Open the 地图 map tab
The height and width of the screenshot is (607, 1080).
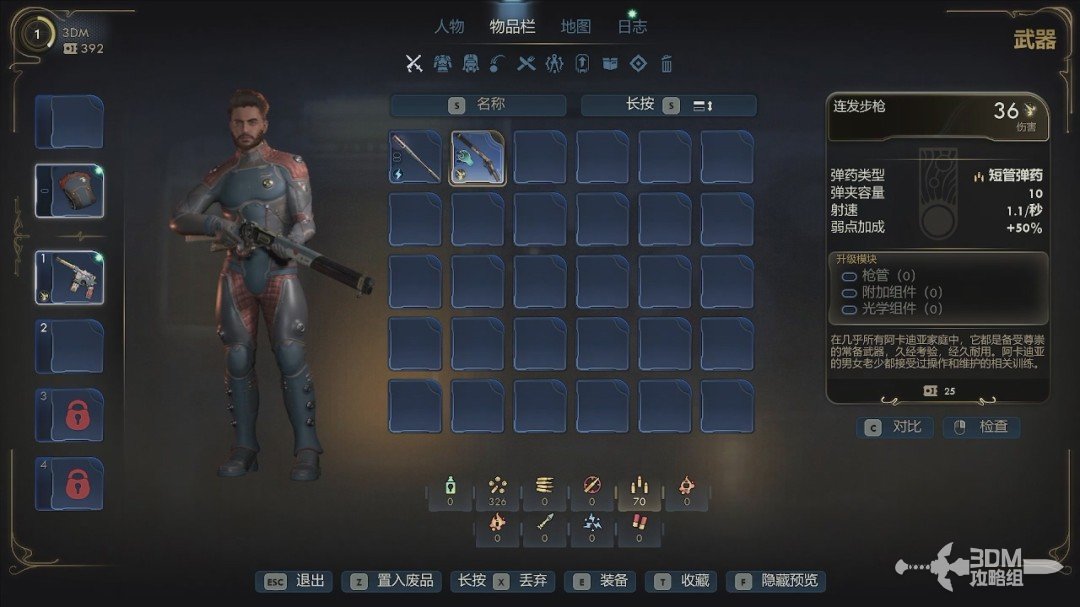576,27
